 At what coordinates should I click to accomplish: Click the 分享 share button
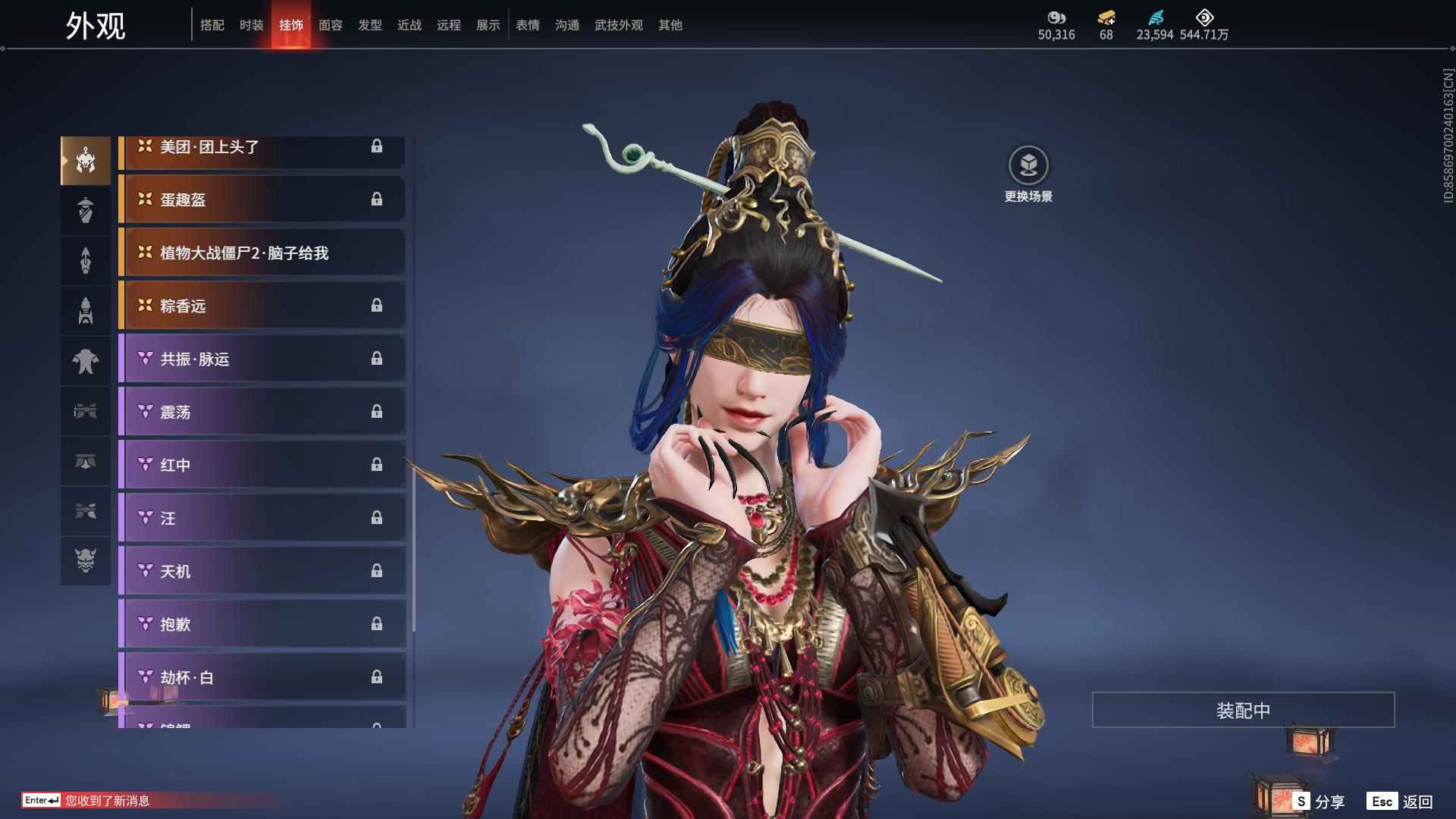(x=1320, y=802)
